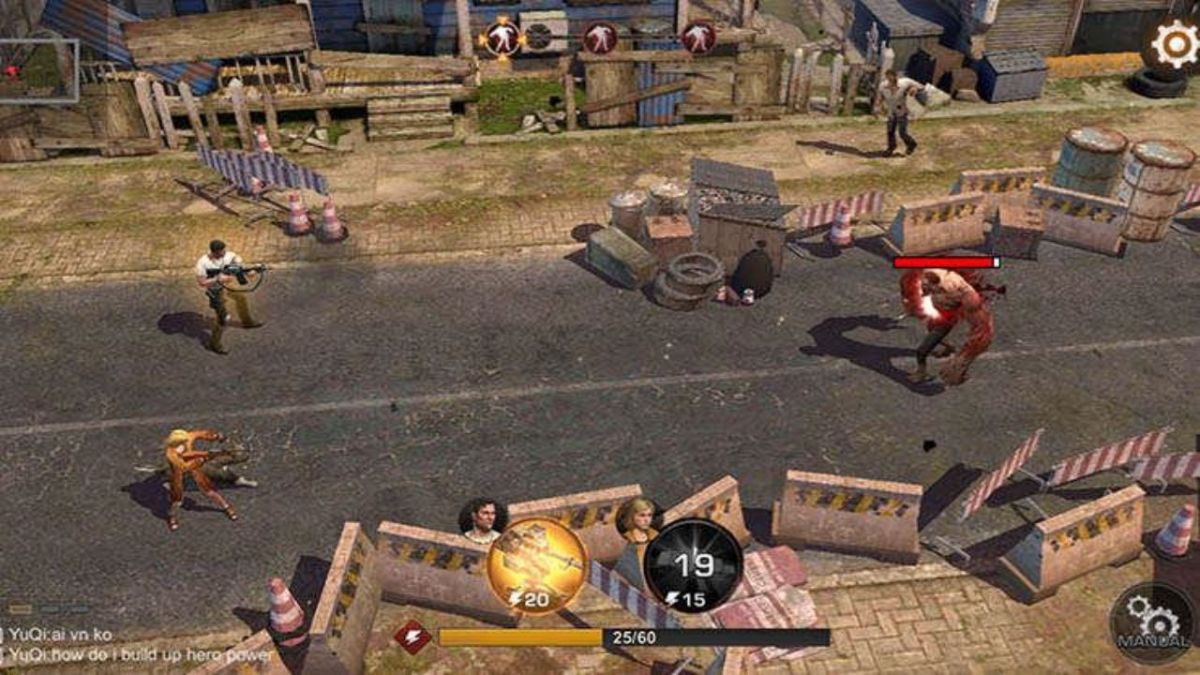Open chat at YuQi's hero power message

[x=138, y=655]
